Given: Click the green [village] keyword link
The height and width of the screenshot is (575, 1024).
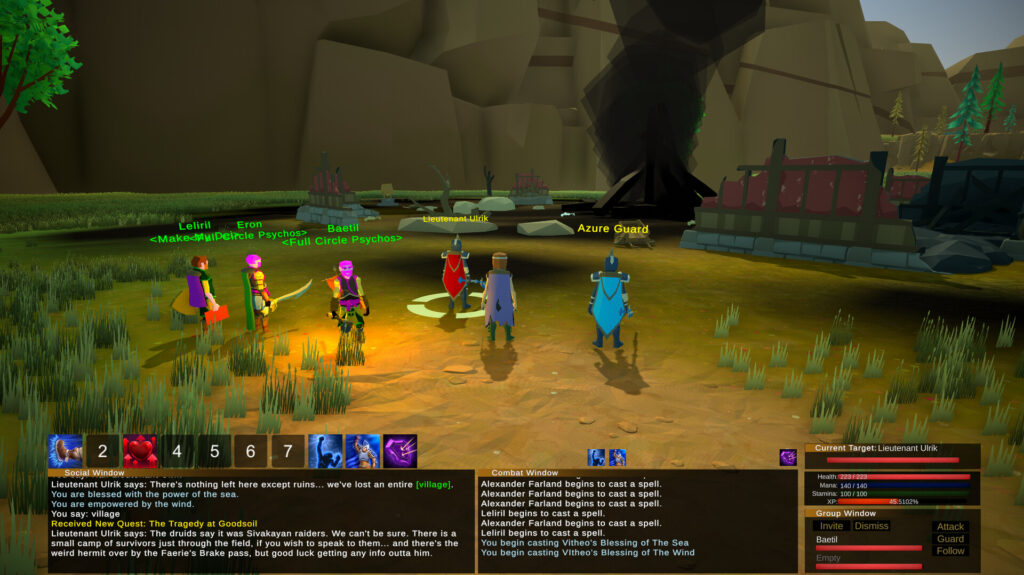Looking at the screenshot, I should pos(433,485).
